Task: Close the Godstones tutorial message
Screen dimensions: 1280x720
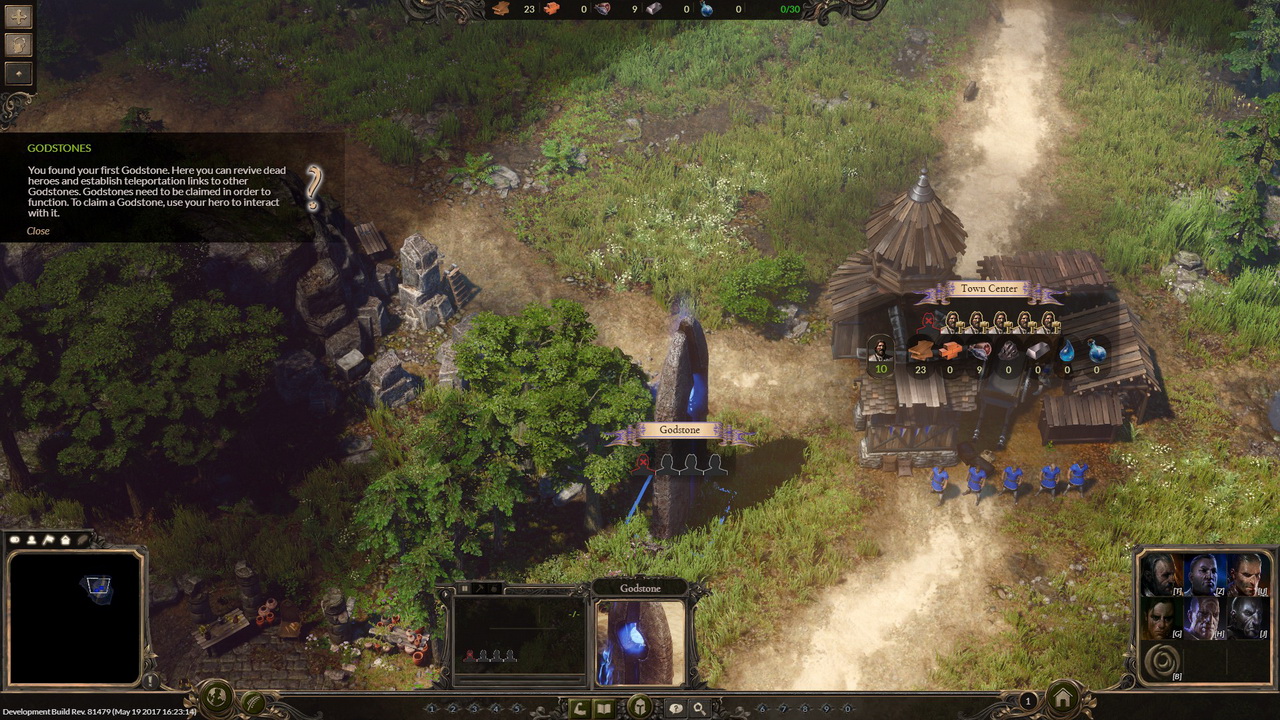Action: click(x=38, y=231)
